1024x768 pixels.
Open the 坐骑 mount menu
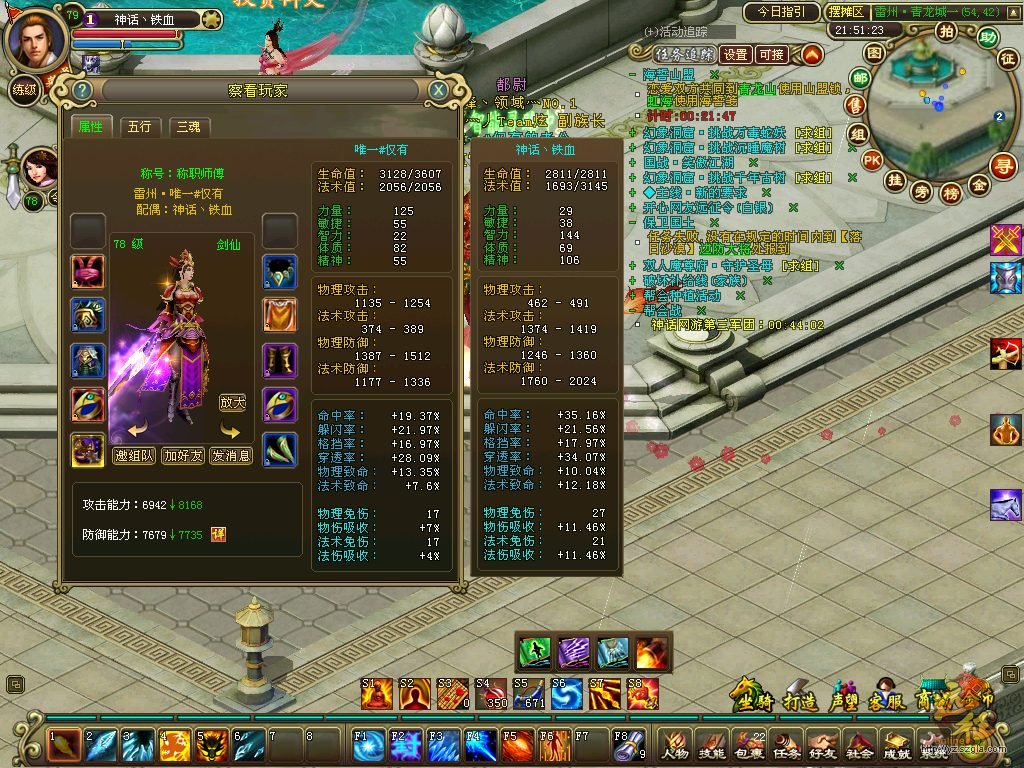pyautogui.click(x=753, y=698)
